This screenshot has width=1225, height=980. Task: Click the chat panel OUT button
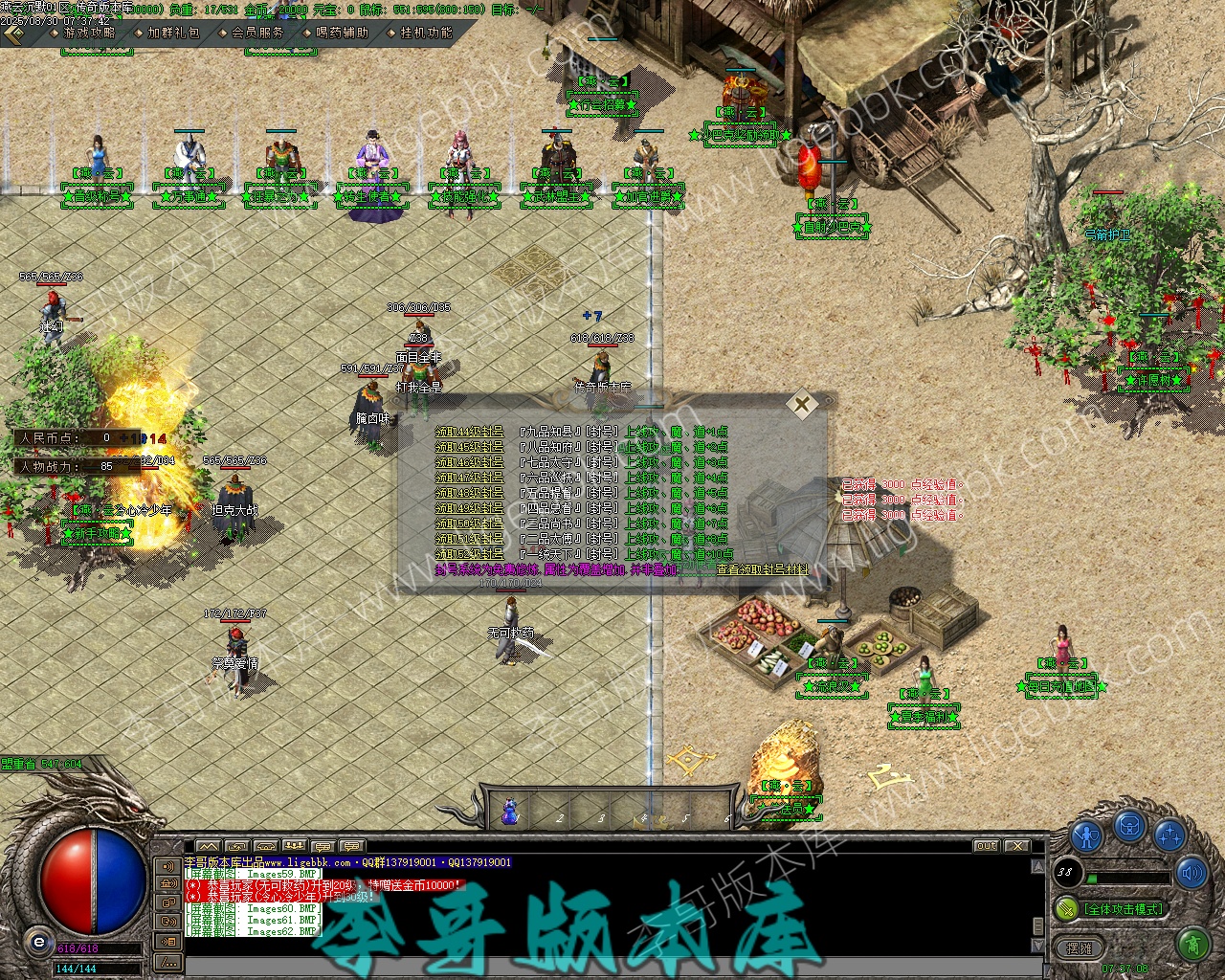tap(986, 846)
